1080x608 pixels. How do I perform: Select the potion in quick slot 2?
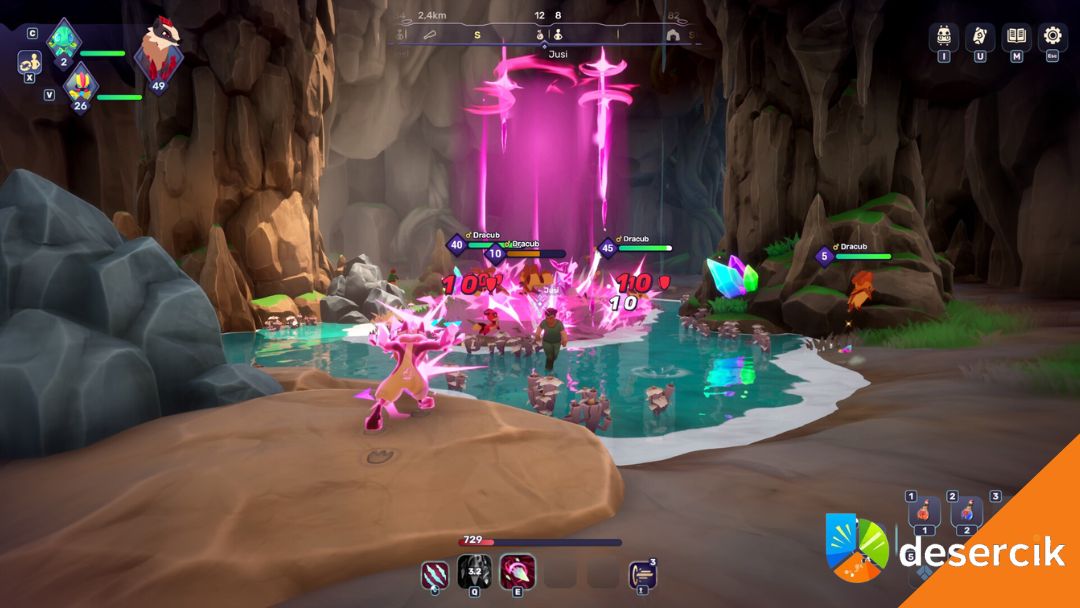coord(967,512)
